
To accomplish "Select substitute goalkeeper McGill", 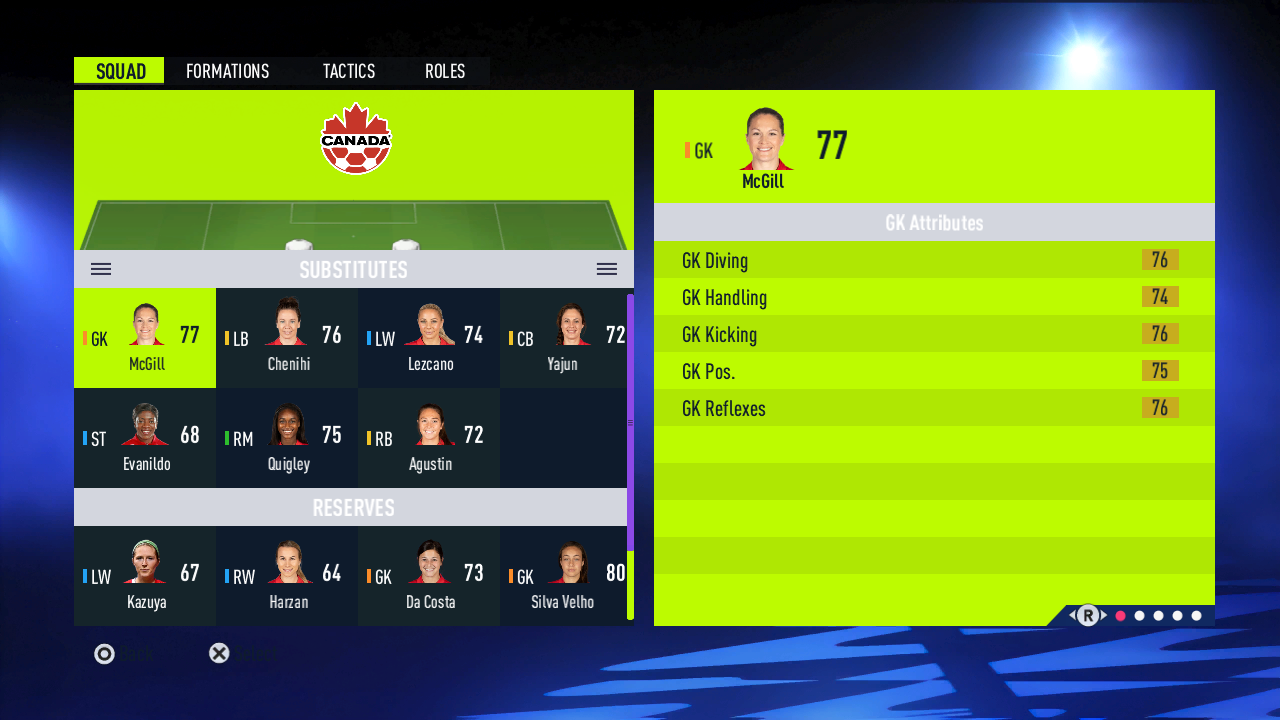I will click(x=145, y=338).
